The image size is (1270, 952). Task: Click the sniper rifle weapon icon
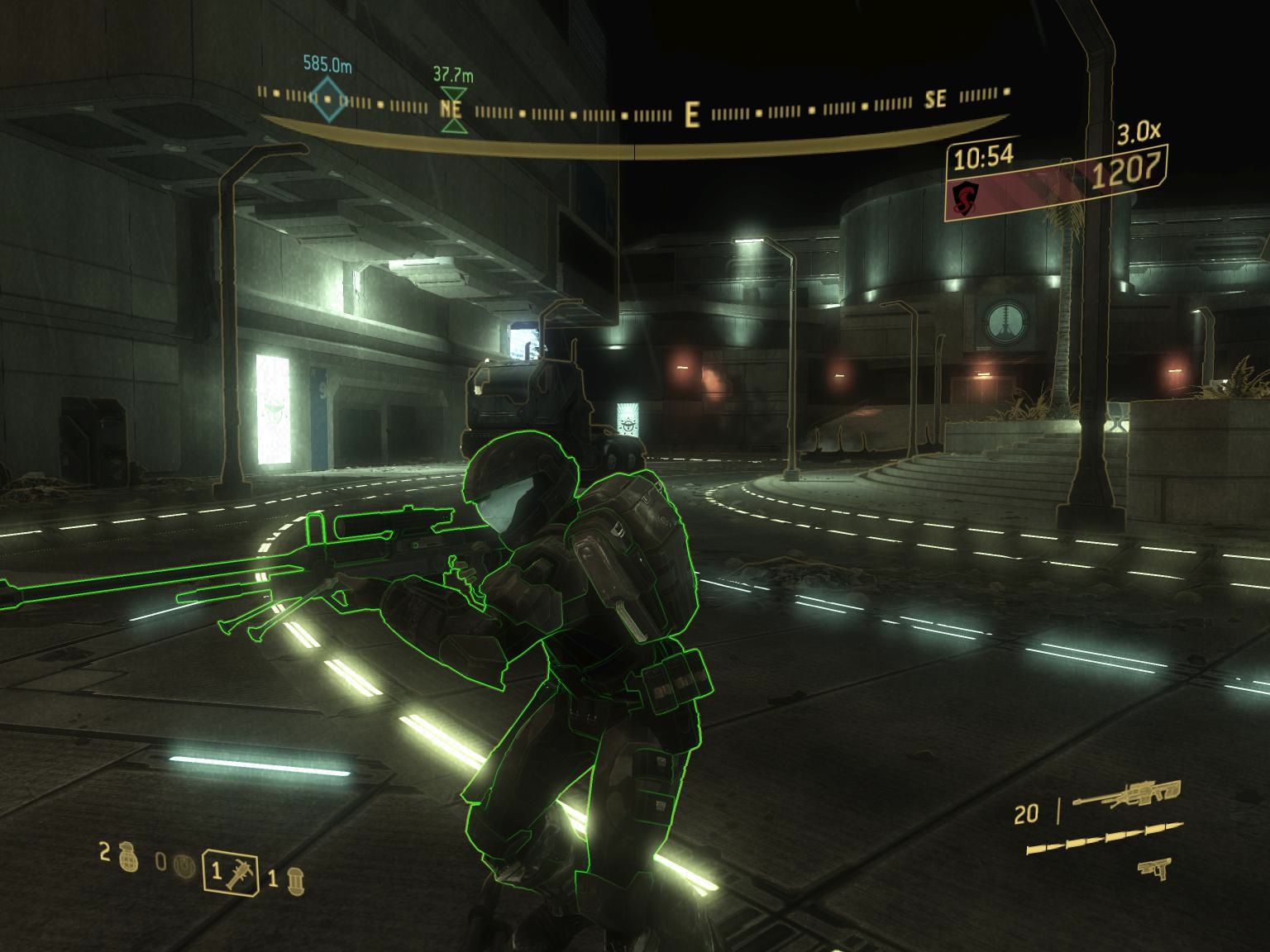coord(1127,794)
